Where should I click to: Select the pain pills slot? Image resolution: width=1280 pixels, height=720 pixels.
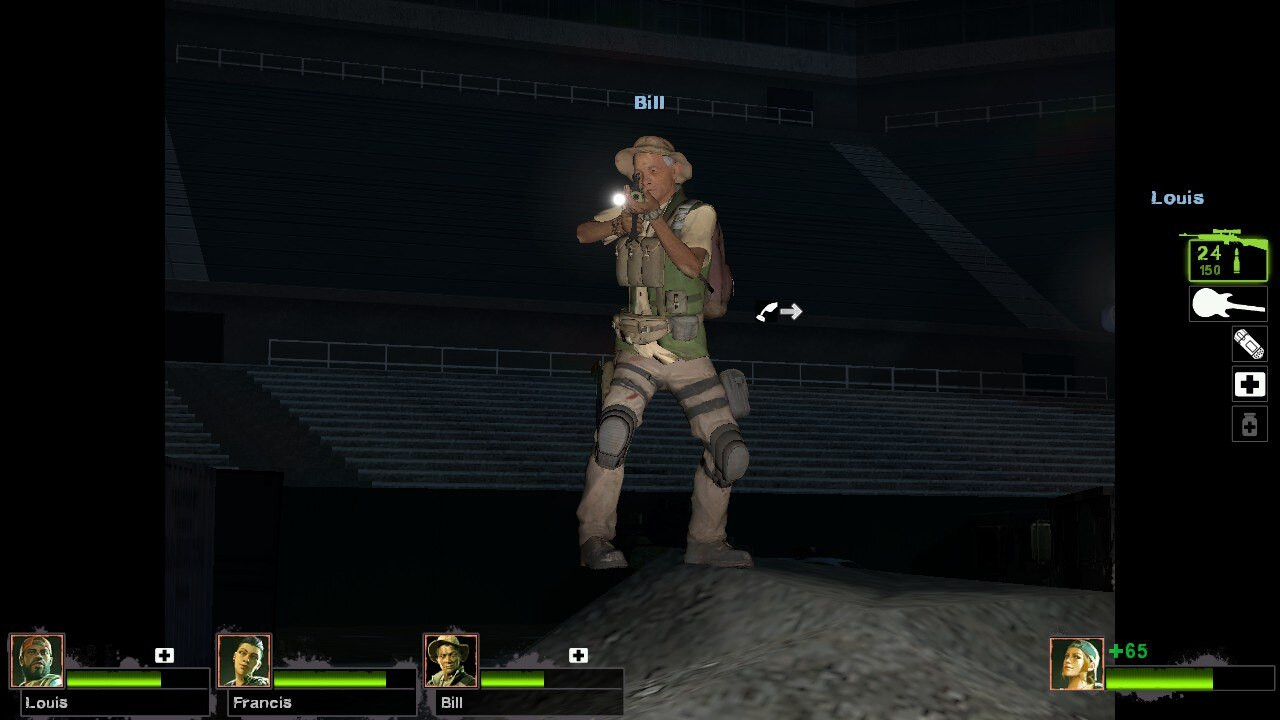[x=1249, y=423]
